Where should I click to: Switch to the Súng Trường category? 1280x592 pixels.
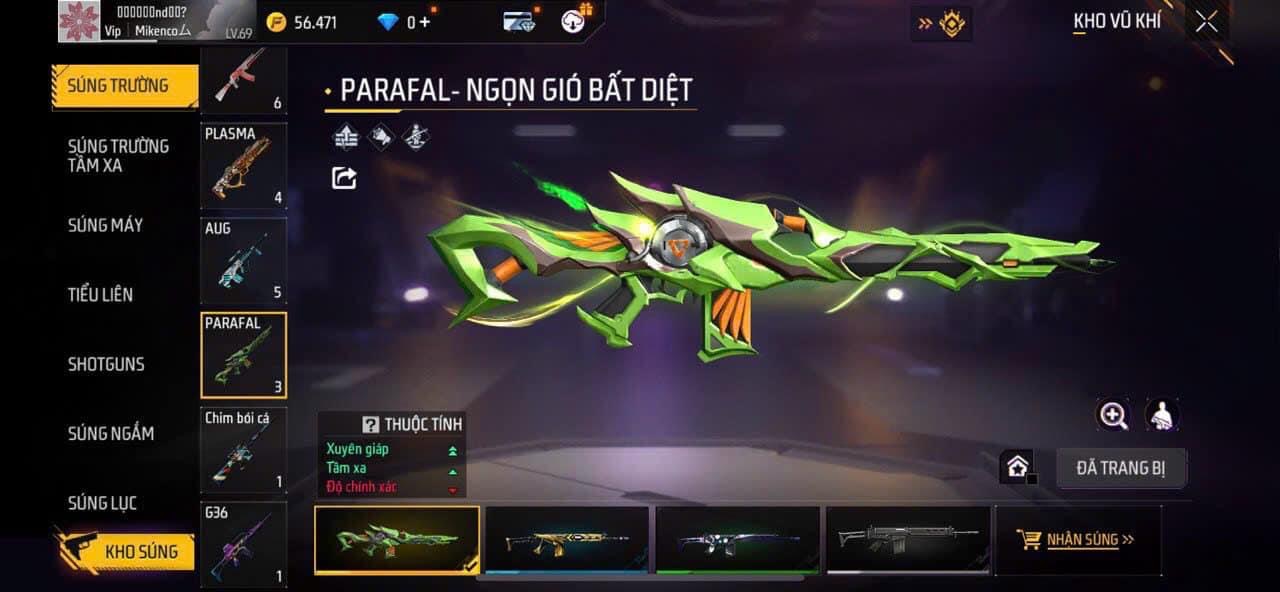click(x=118, y=86)
